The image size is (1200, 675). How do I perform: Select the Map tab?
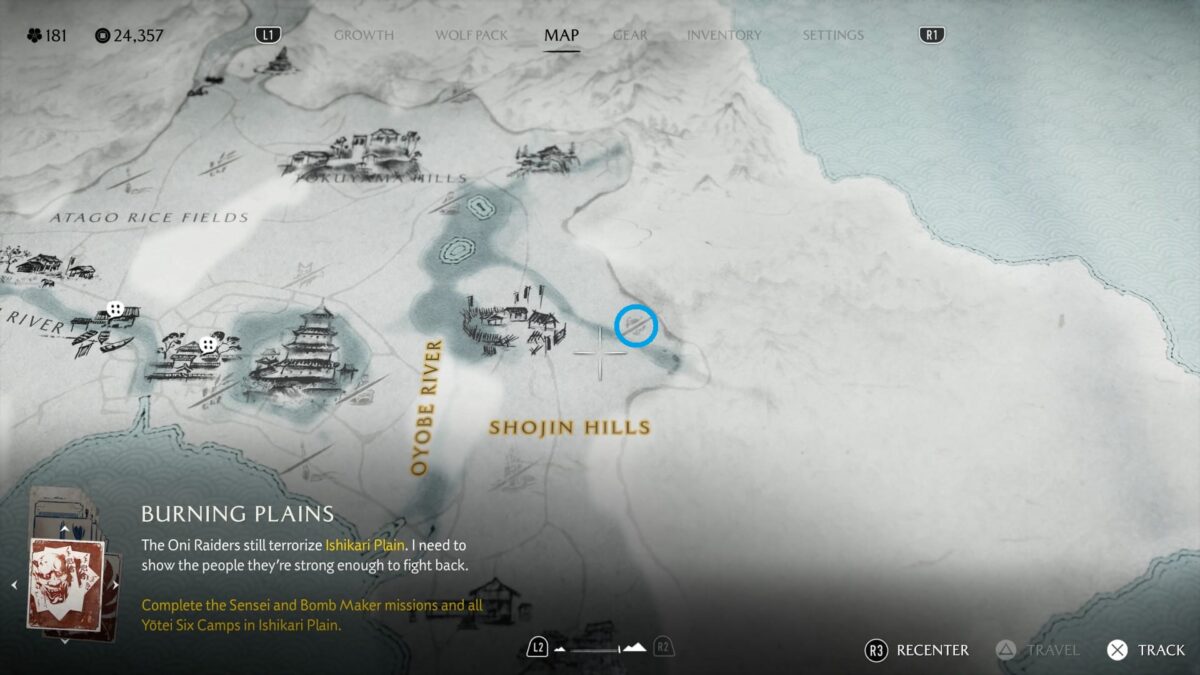[x=561, y=35]
